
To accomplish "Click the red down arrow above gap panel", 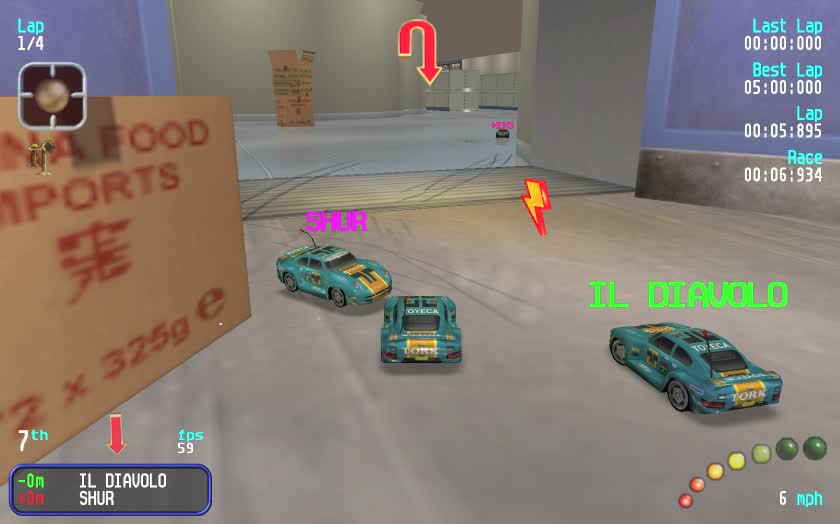I will tap(117, 434).
